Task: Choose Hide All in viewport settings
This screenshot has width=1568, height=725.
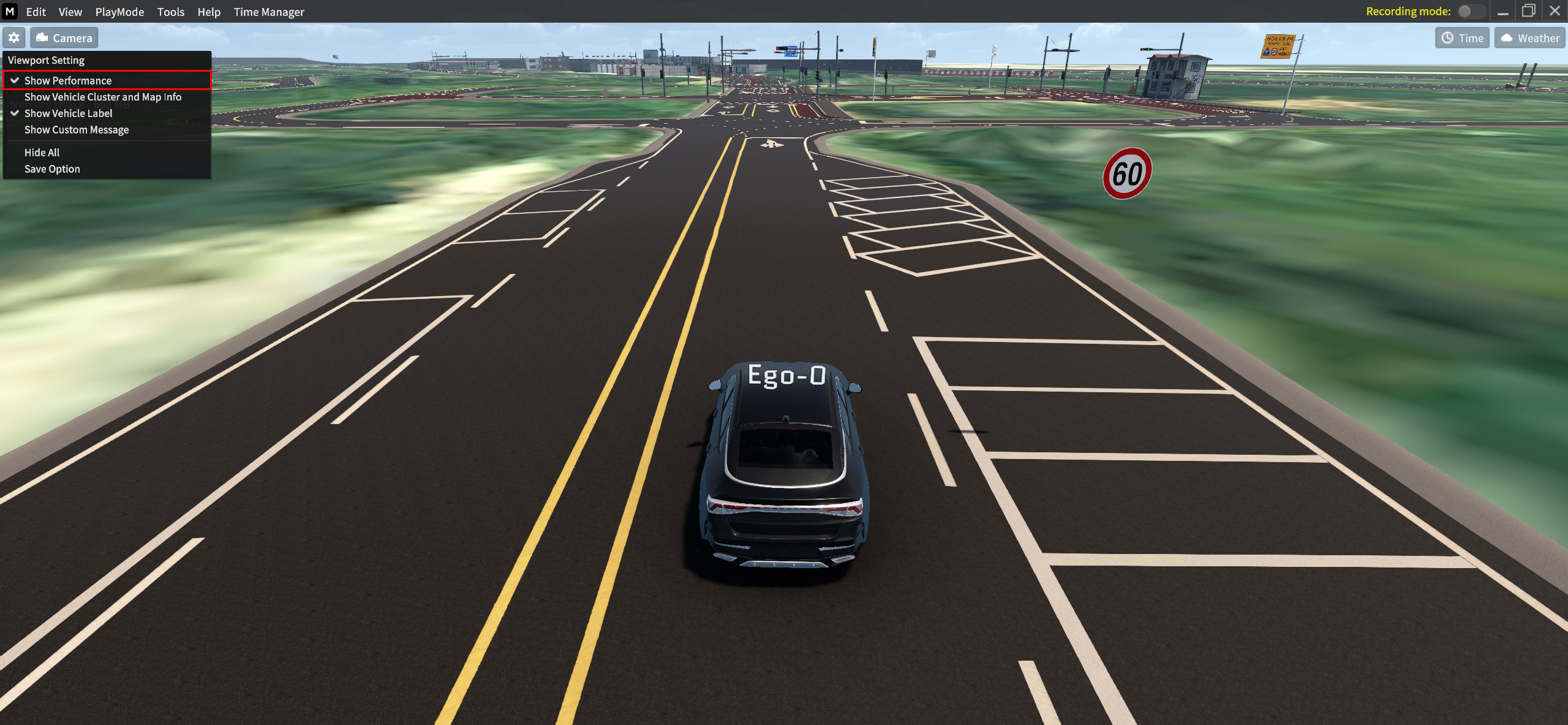Action: click(42, 153)
